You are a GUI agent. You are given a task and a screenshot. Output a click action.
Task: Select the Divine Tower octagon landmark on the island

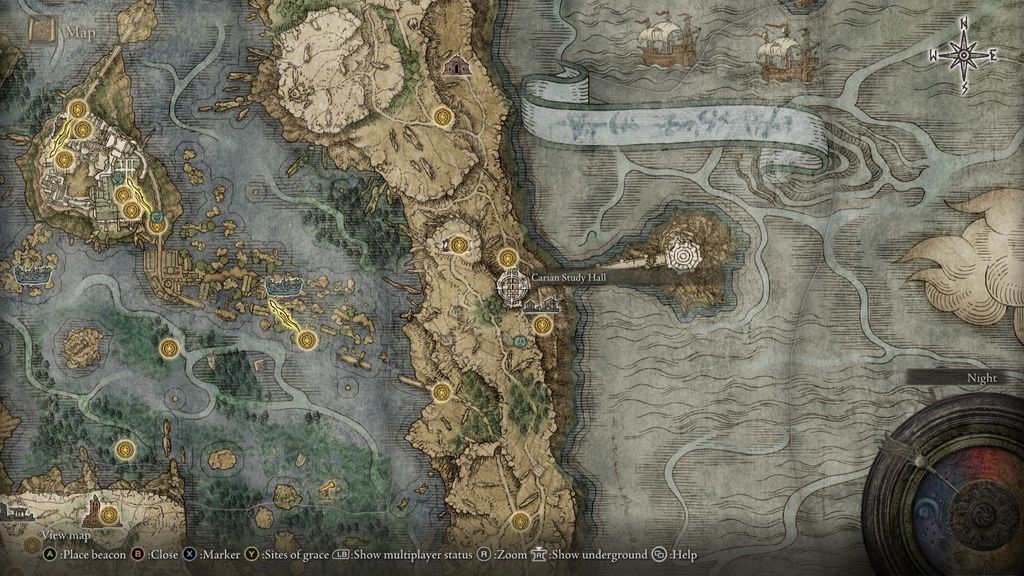[686, 252]
